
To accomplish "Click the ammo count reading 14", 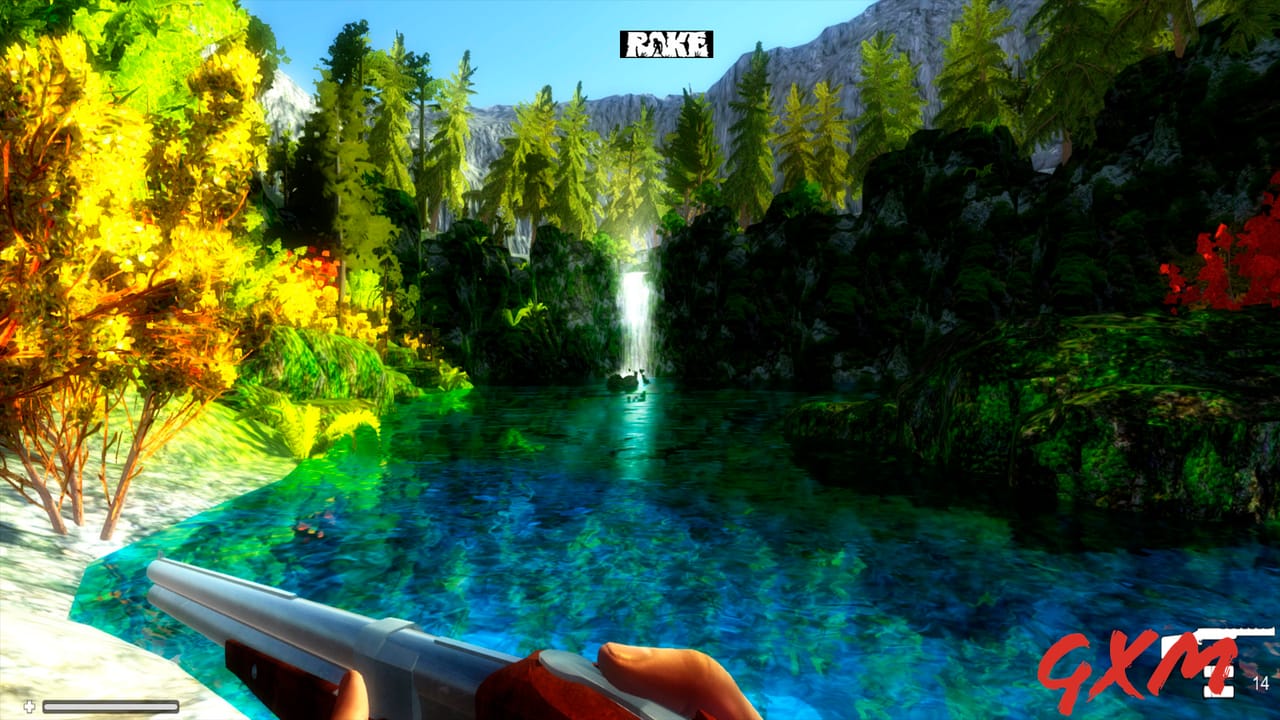I will [x=1260, y=684].
